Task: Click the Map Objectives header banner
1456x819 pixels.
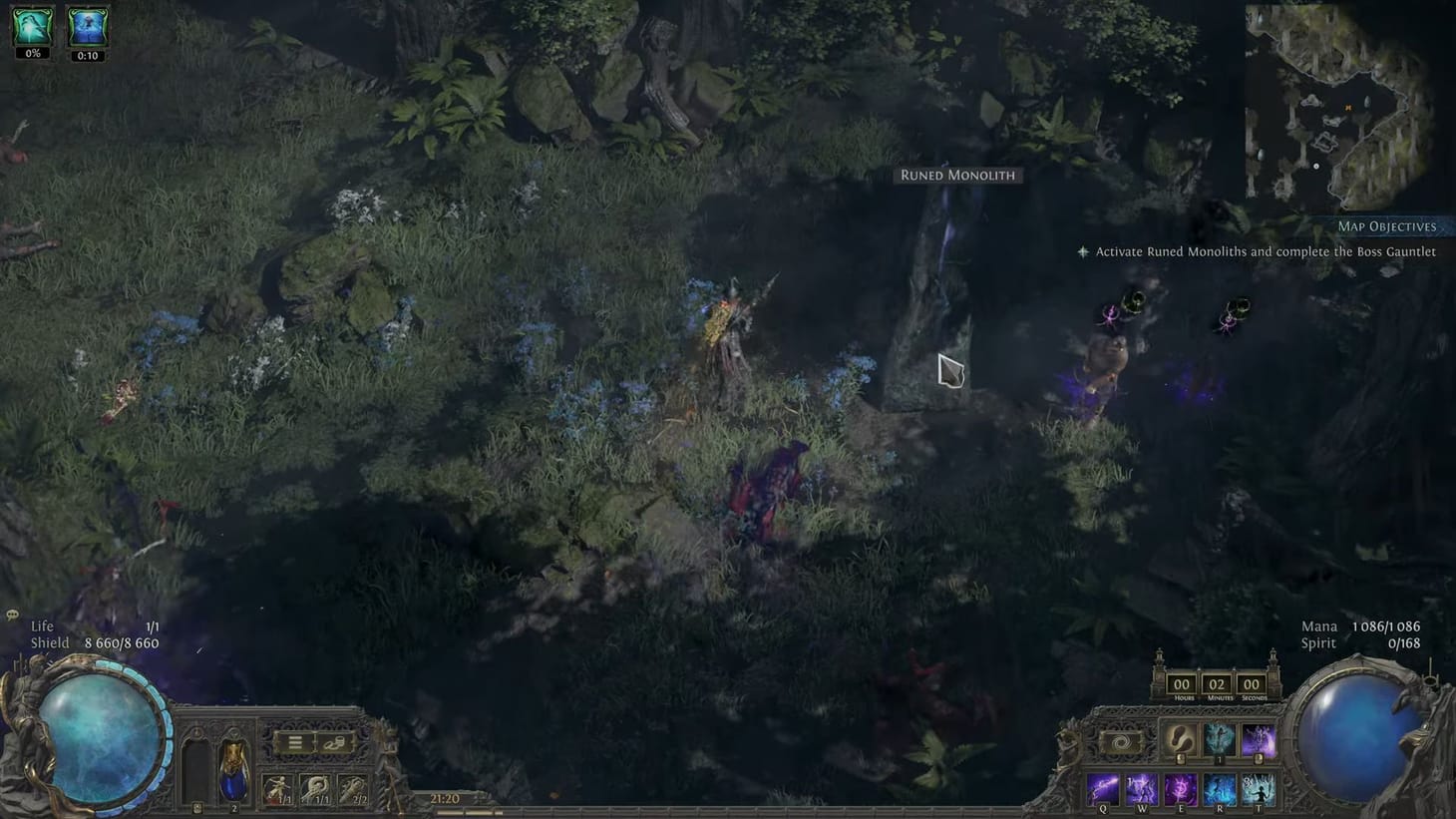Action: pyautogui.click(x=1388, y=226)
